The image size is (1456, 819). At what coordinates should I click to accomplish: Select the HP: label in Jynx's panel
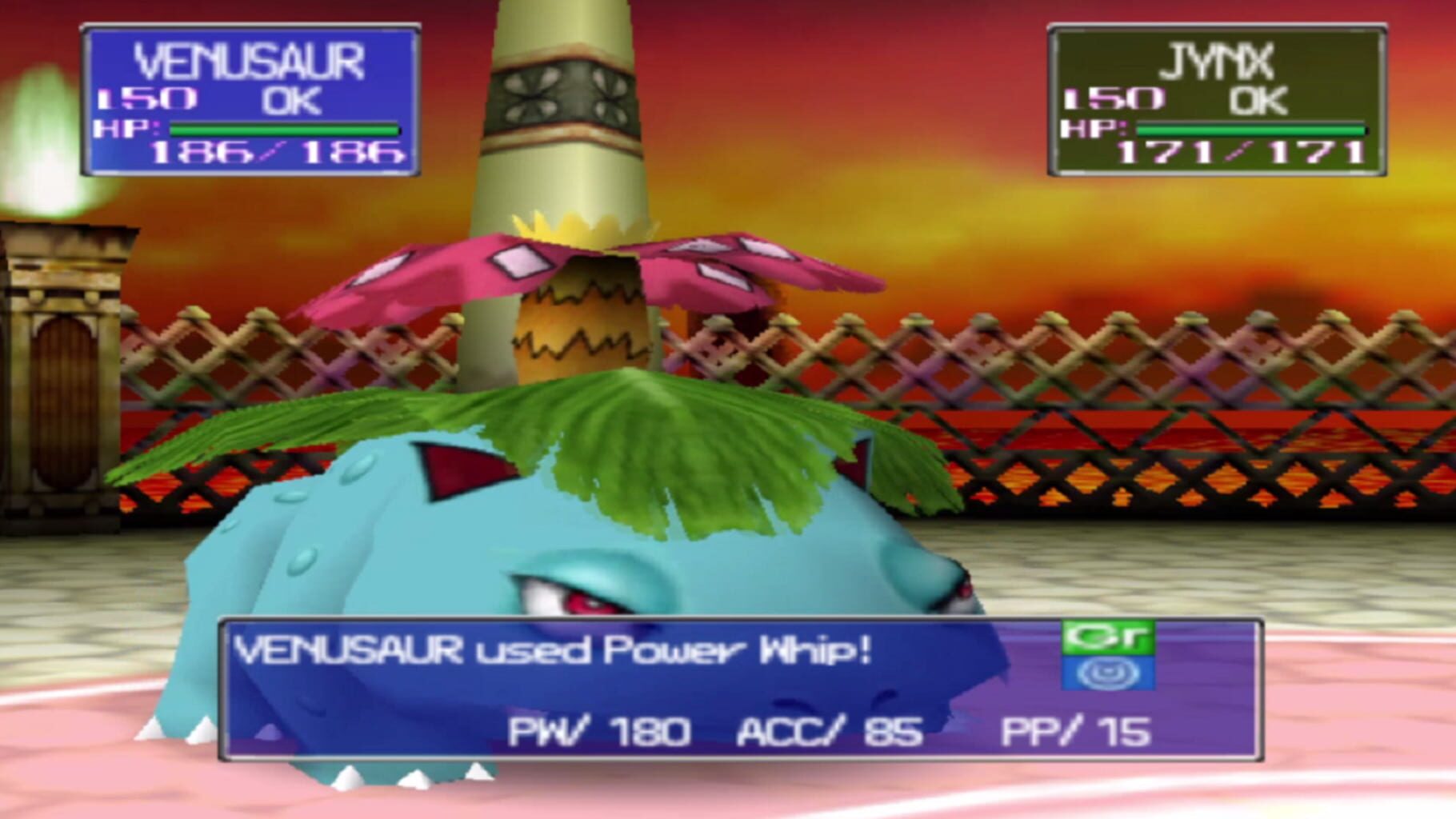click(x=1094, y=127)
